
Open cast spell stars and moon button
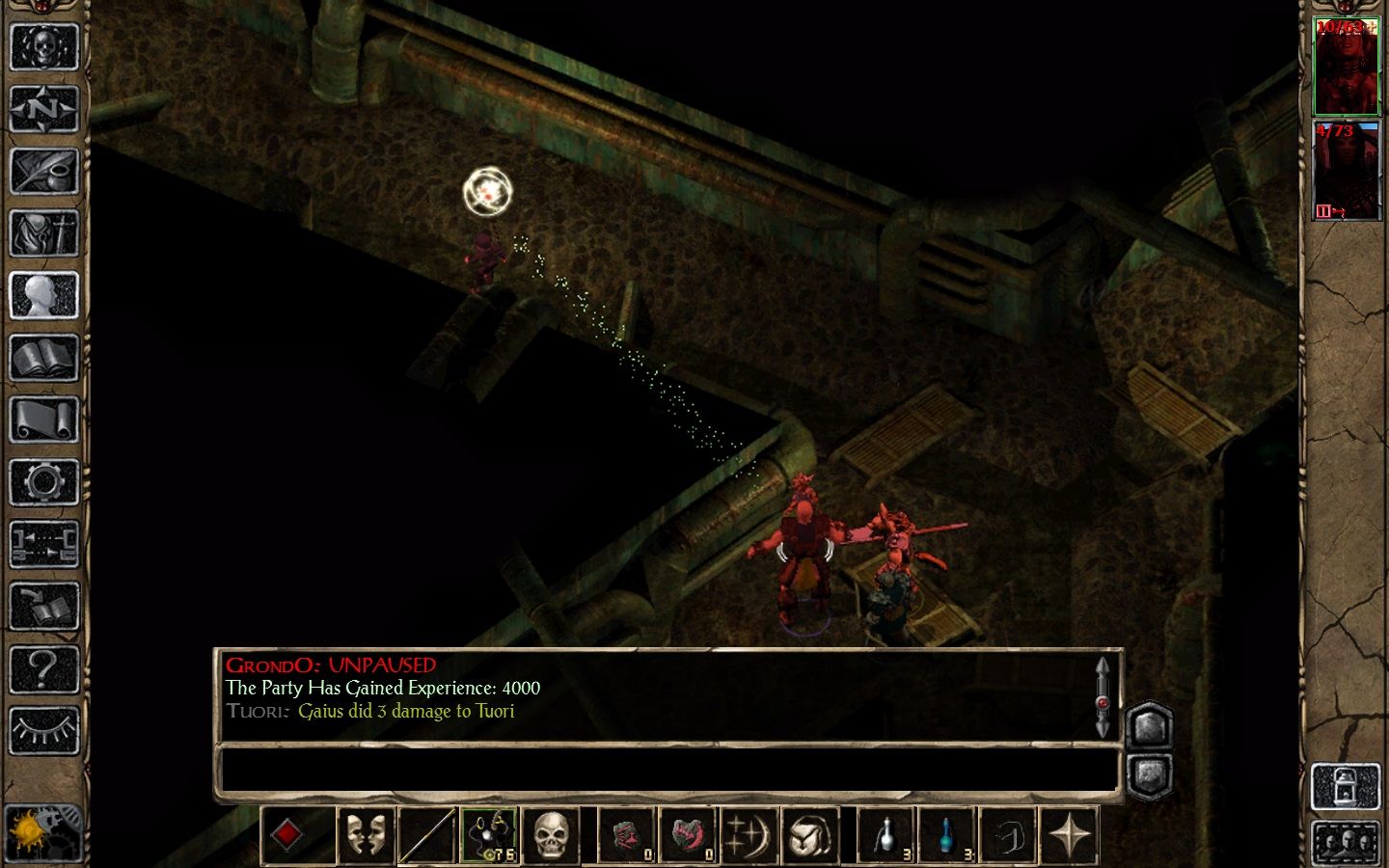[x=749, y=835]
